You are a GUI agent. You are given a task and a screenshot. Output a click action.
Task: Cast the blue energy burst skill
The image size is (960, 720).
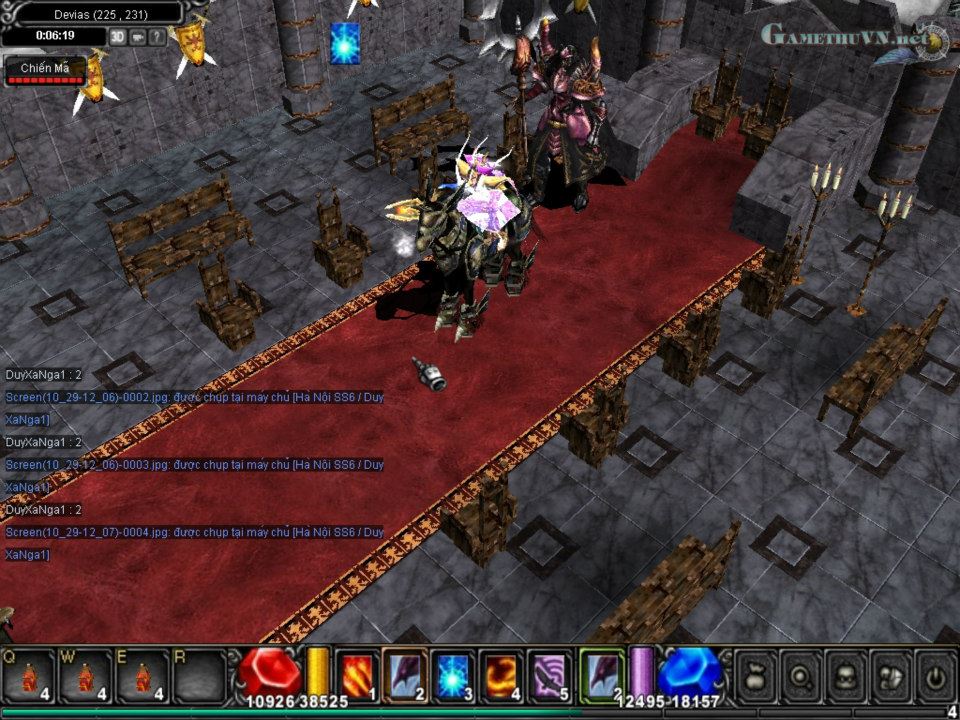click(x=453, y=674)
